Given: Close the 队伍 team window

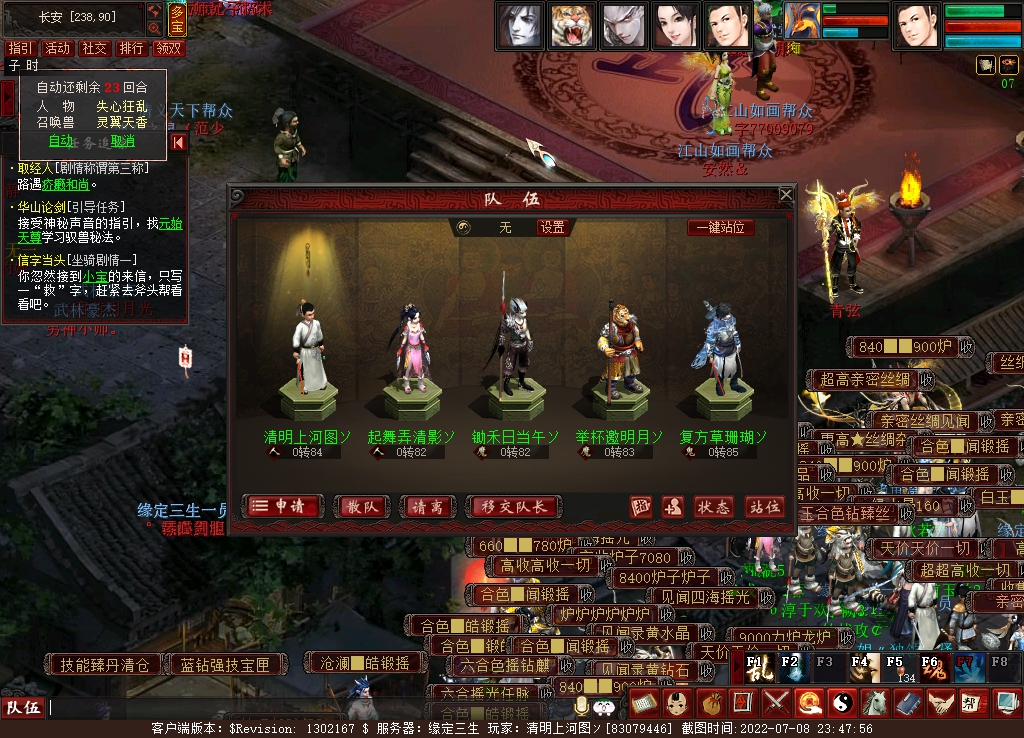Looking at the screenshot, I should 786,195.
